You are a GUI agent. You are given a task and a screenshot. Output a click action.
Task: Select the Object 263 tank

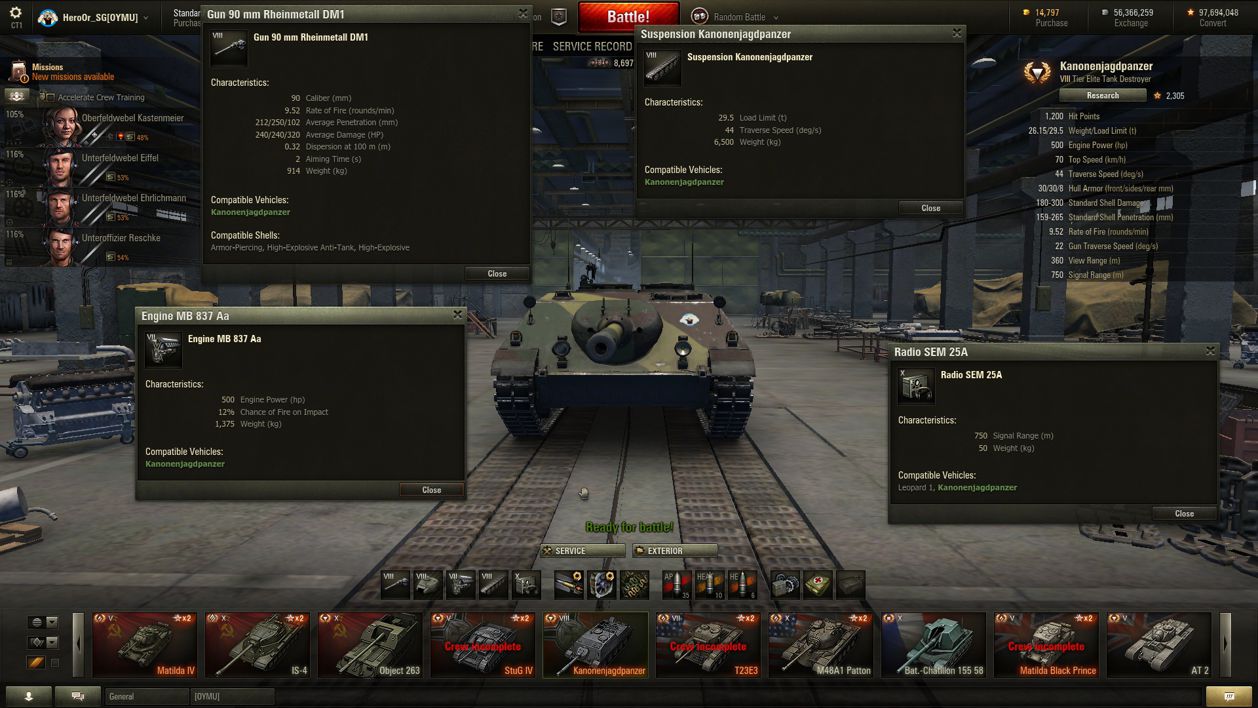[370, 645]
